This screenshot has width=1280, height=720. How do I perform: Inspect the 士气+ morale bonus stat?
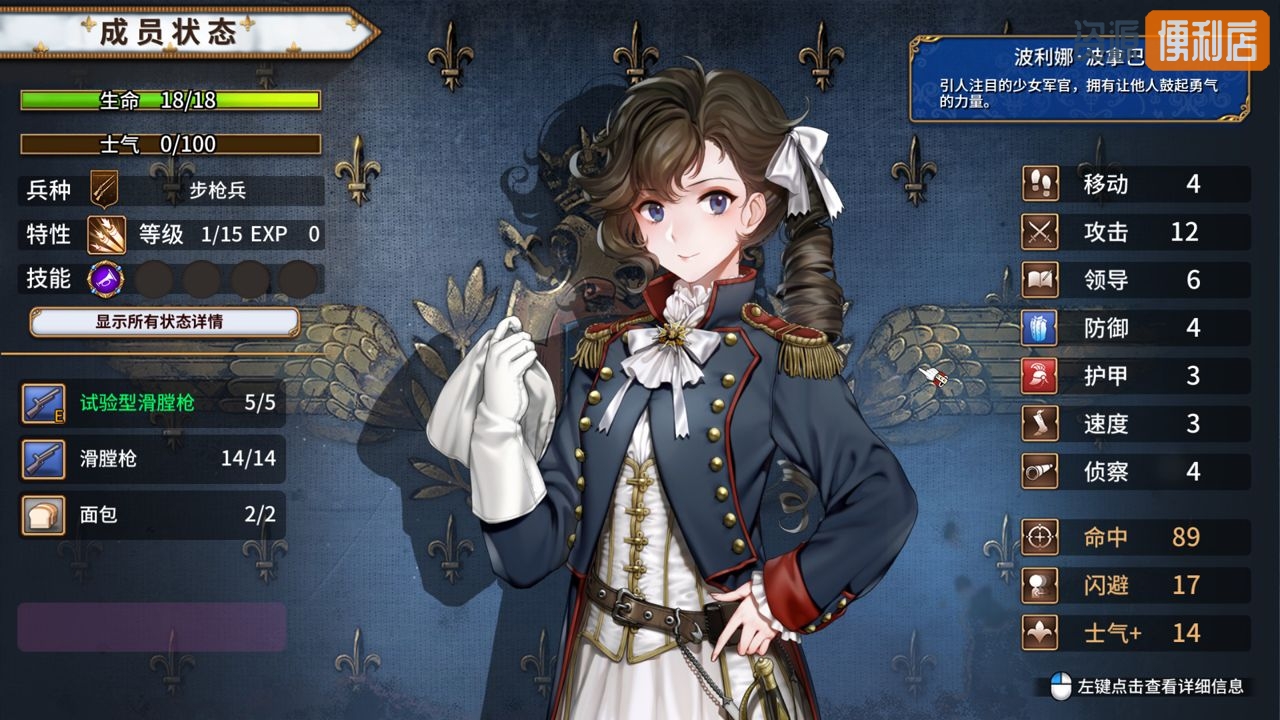click(x=1135, y=633)
